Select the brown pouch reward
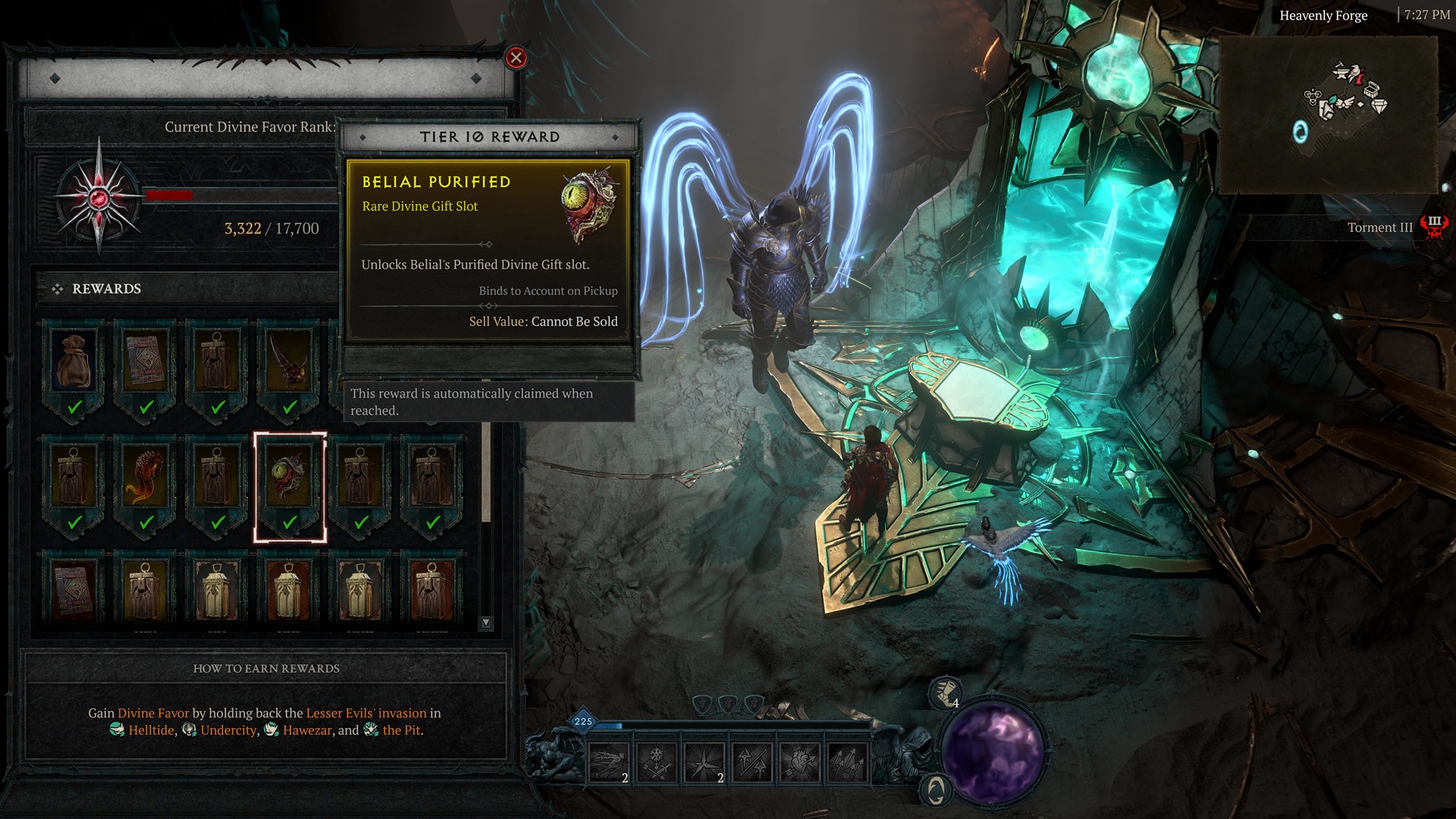 coord(74,362)
